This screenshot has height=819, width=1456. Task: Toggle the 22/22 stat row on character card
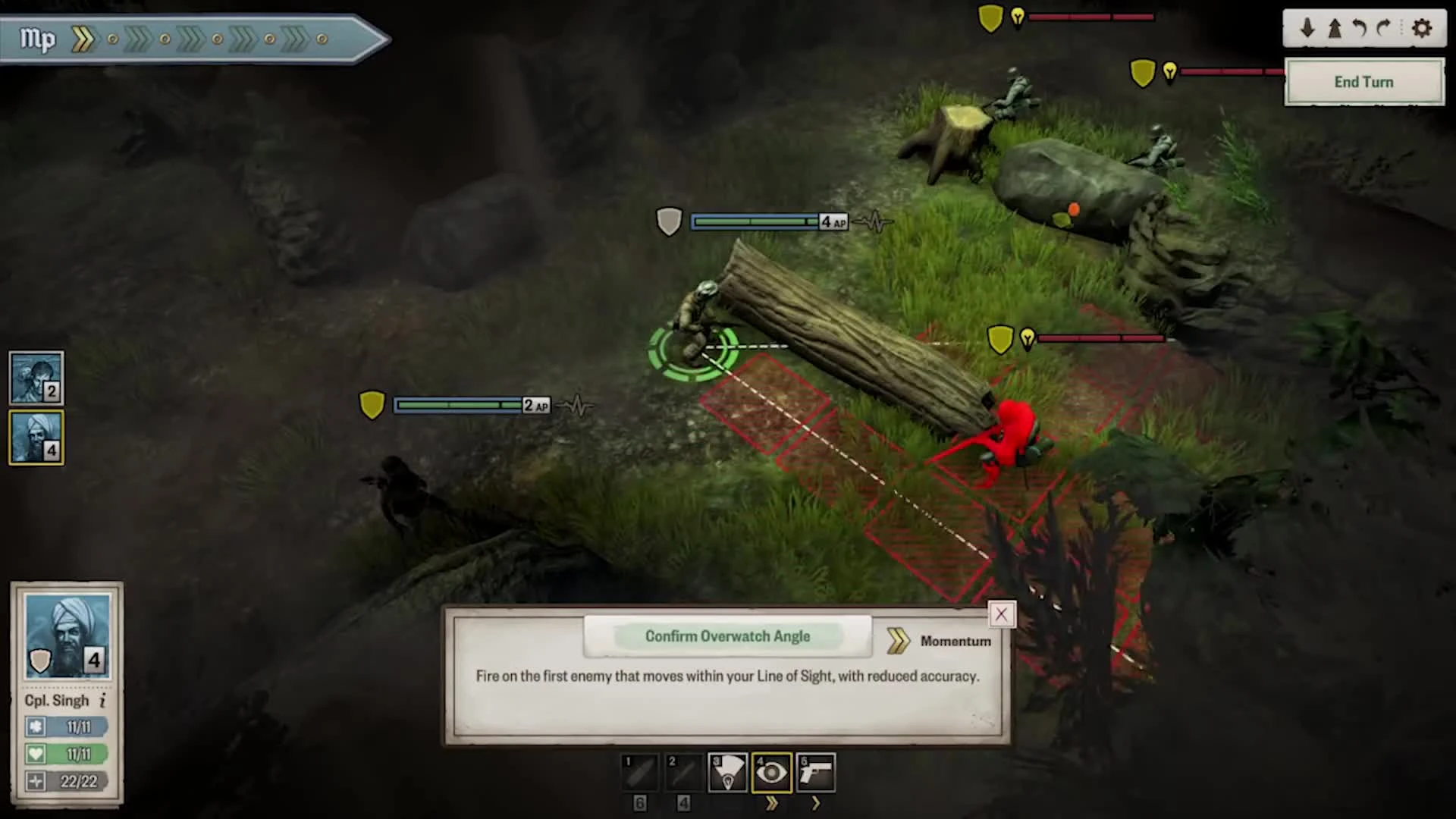(x=65, y=781)
